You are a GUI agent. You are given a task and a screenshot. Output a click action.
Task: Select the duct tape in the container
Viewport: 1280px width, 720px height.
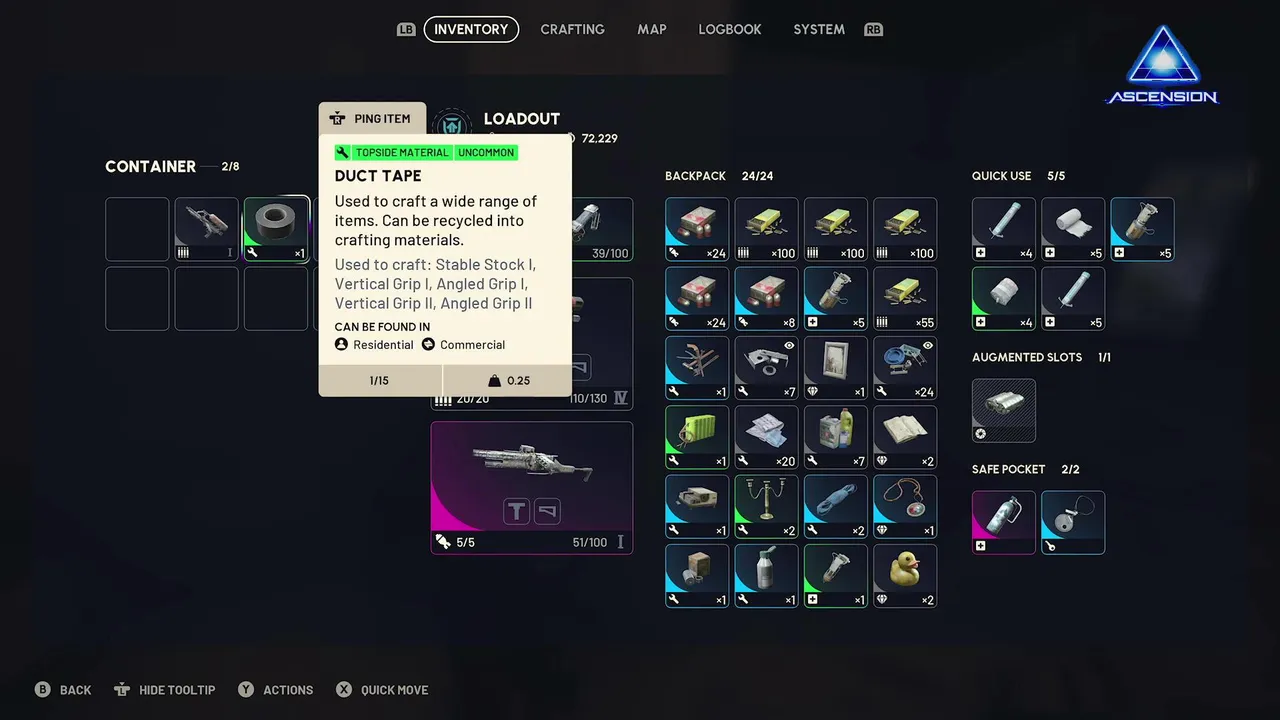[x=276, y=229]
